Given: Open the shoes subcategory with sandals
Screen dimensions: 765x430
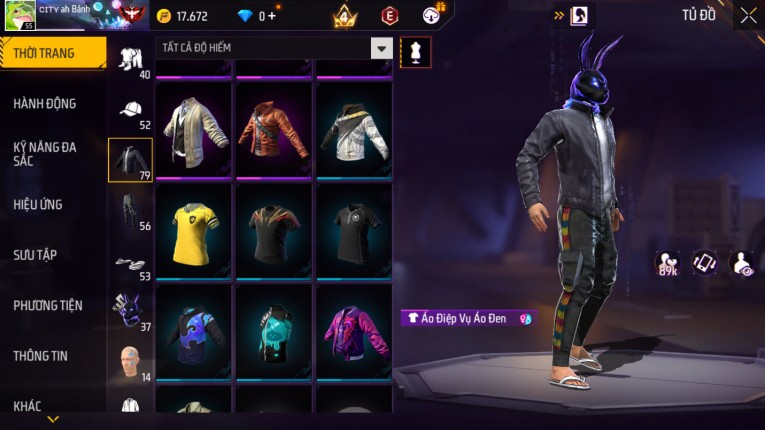Looking at the screenshot, I should [x=130, y=264].
